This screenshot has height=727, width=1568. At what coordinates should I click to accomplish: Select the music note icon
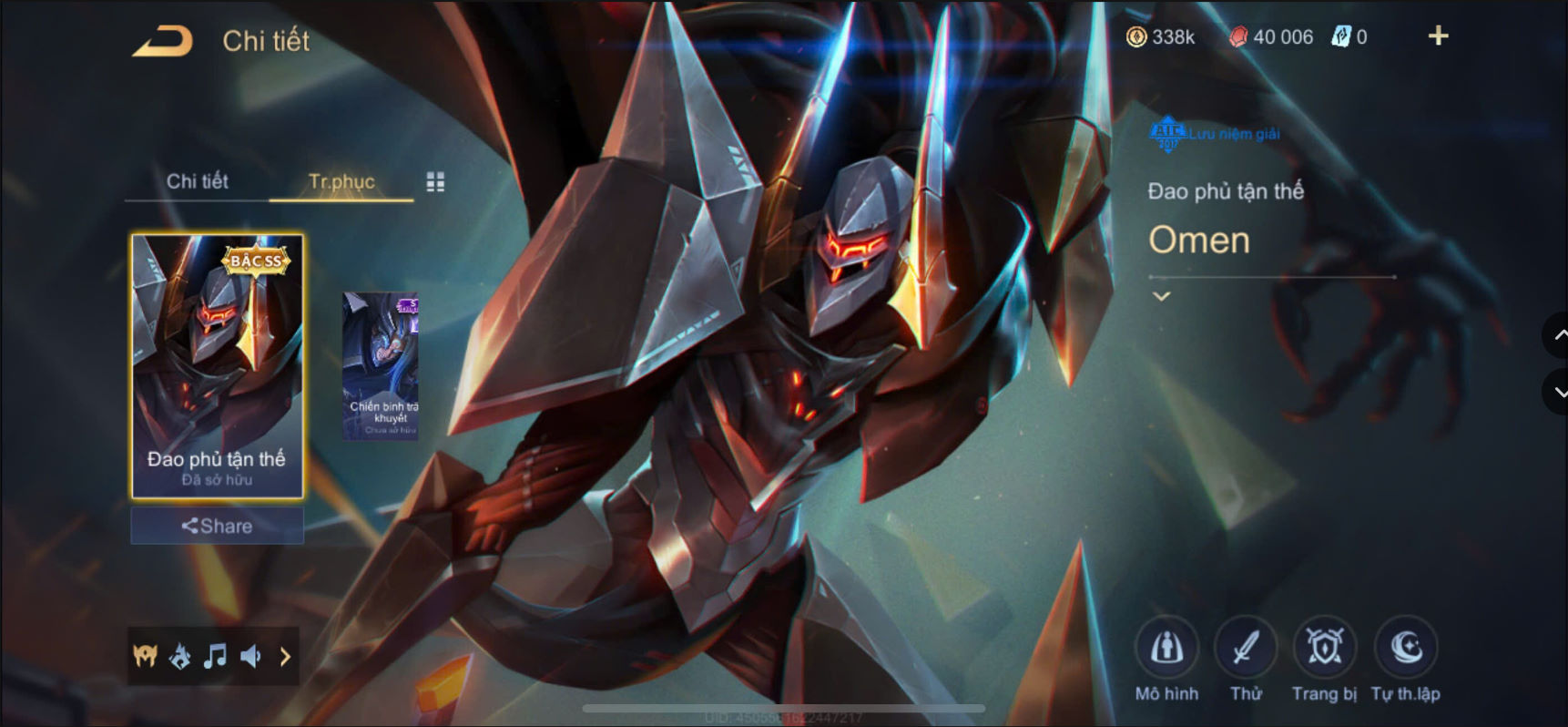pyautogui.click(x=216, y=657)
